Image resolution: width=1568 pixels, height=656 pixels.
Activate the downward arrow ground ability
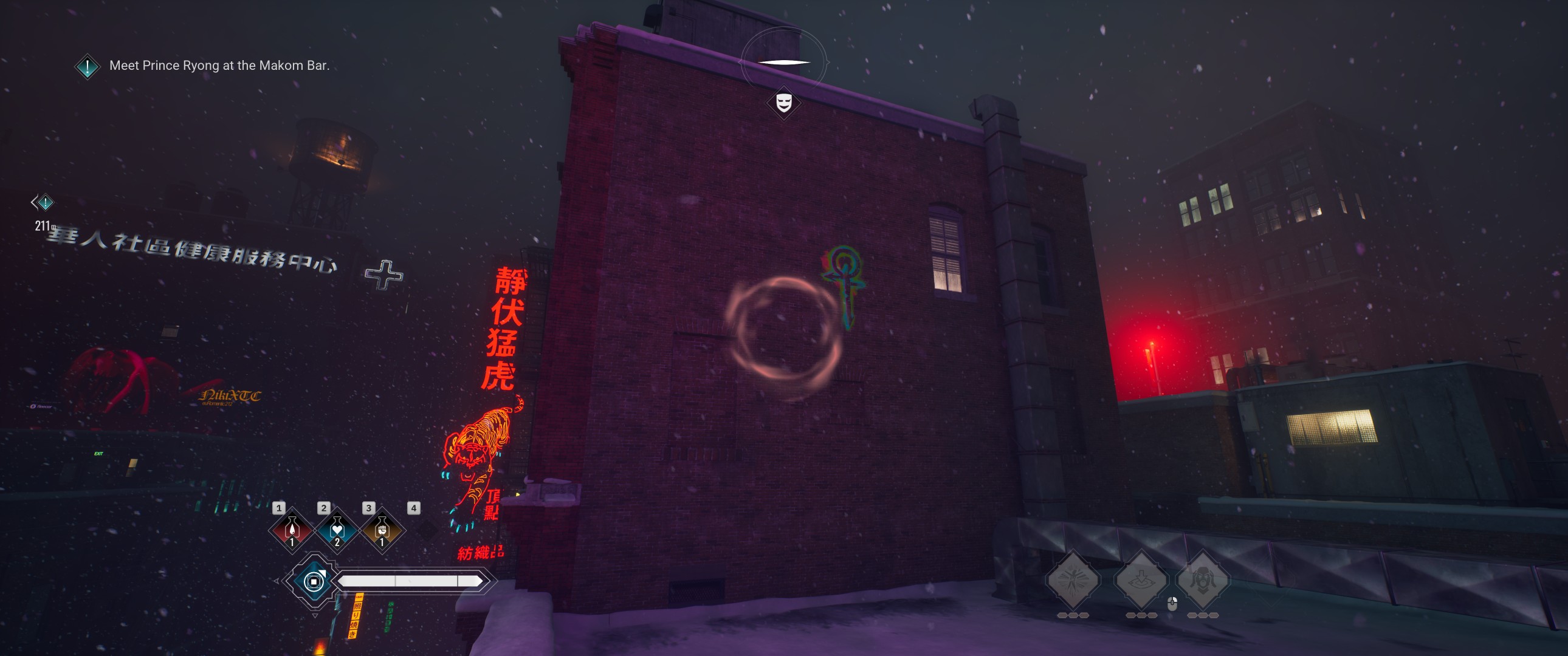(x=1141, y=579)
